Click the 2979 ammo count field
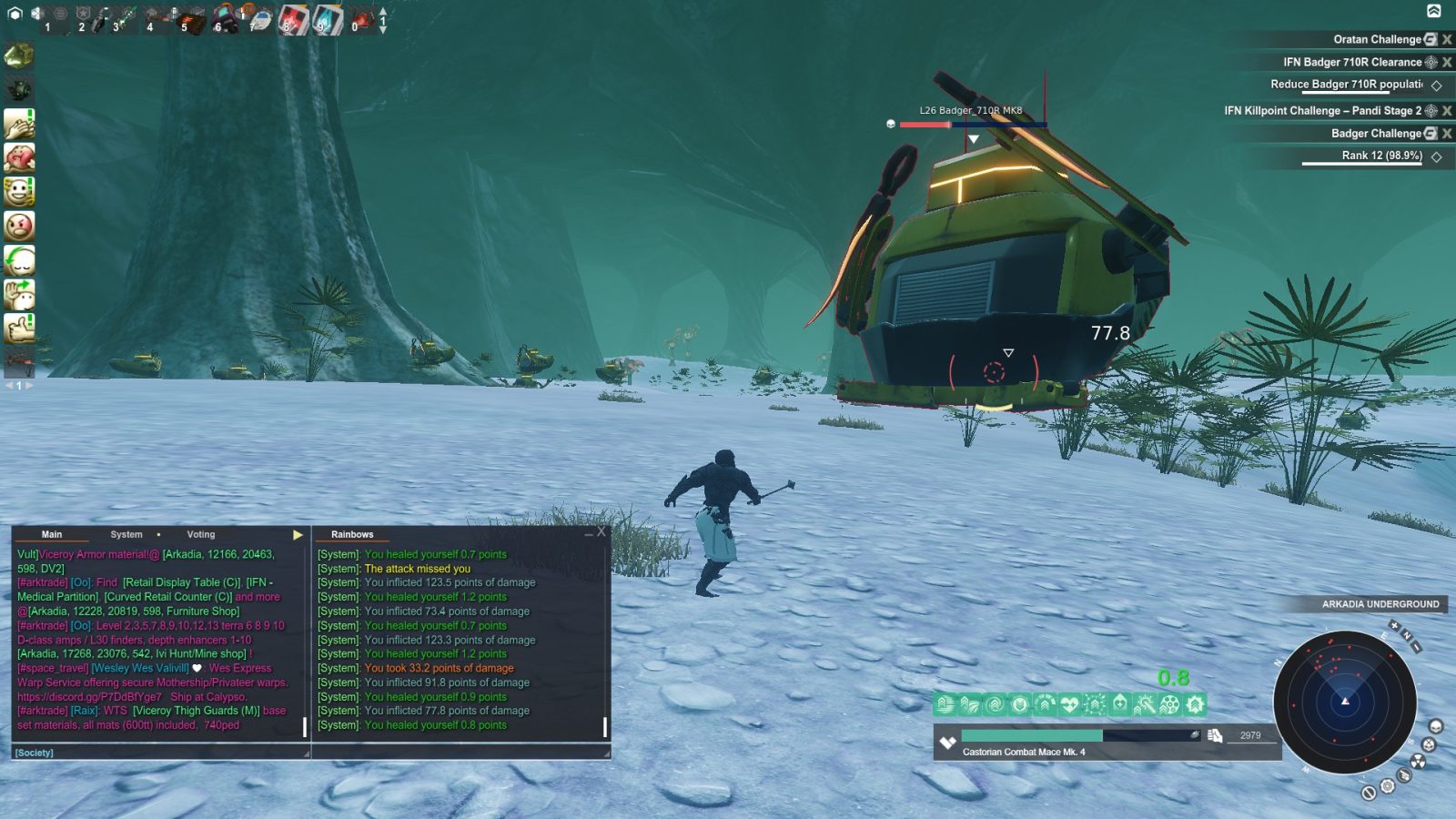The image size is (1456, 819). 1253,735
